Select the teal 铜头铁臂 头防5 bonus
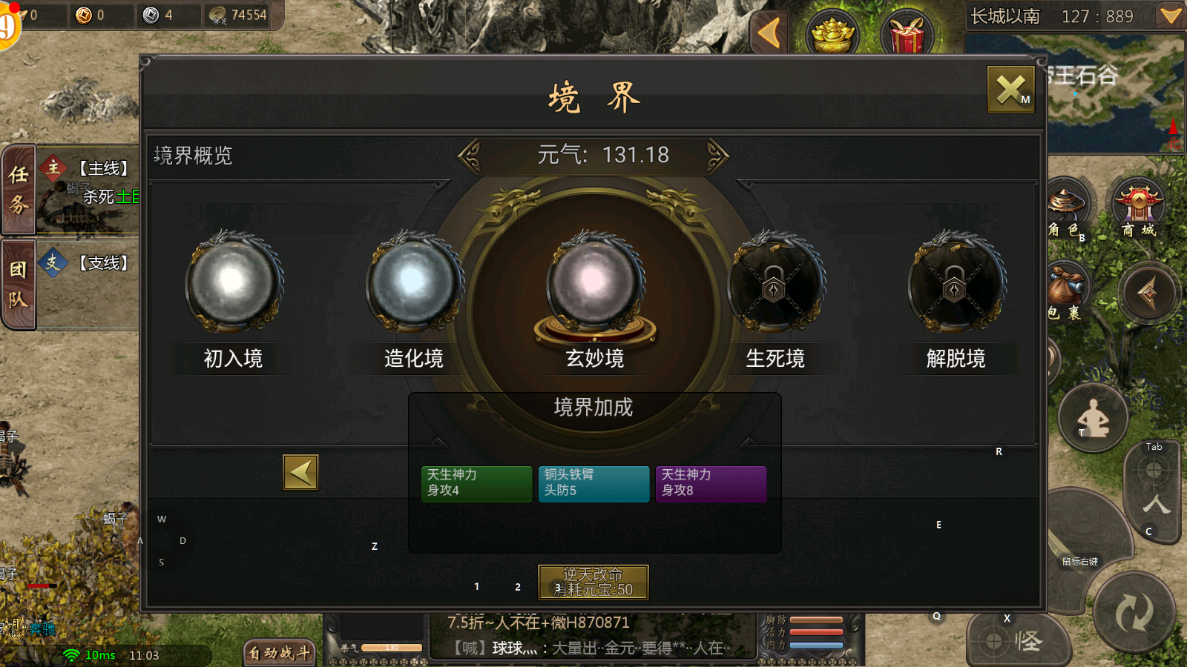Screen dimensions: 1187x667 [593, 483]
